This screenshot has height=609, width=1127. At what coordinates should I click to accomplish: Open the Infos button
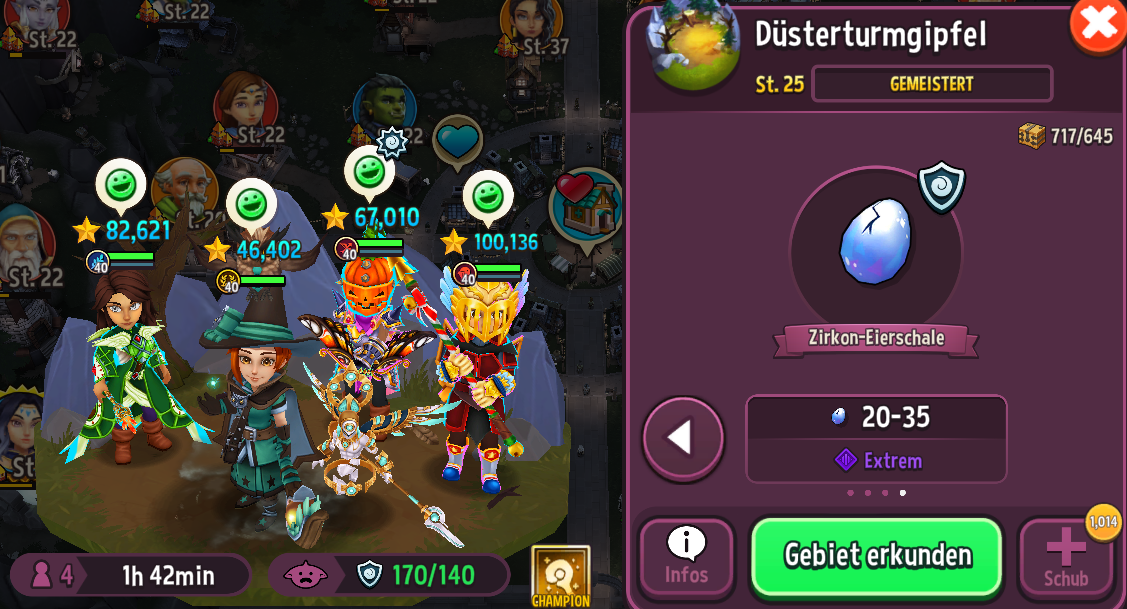pos(686,556)
